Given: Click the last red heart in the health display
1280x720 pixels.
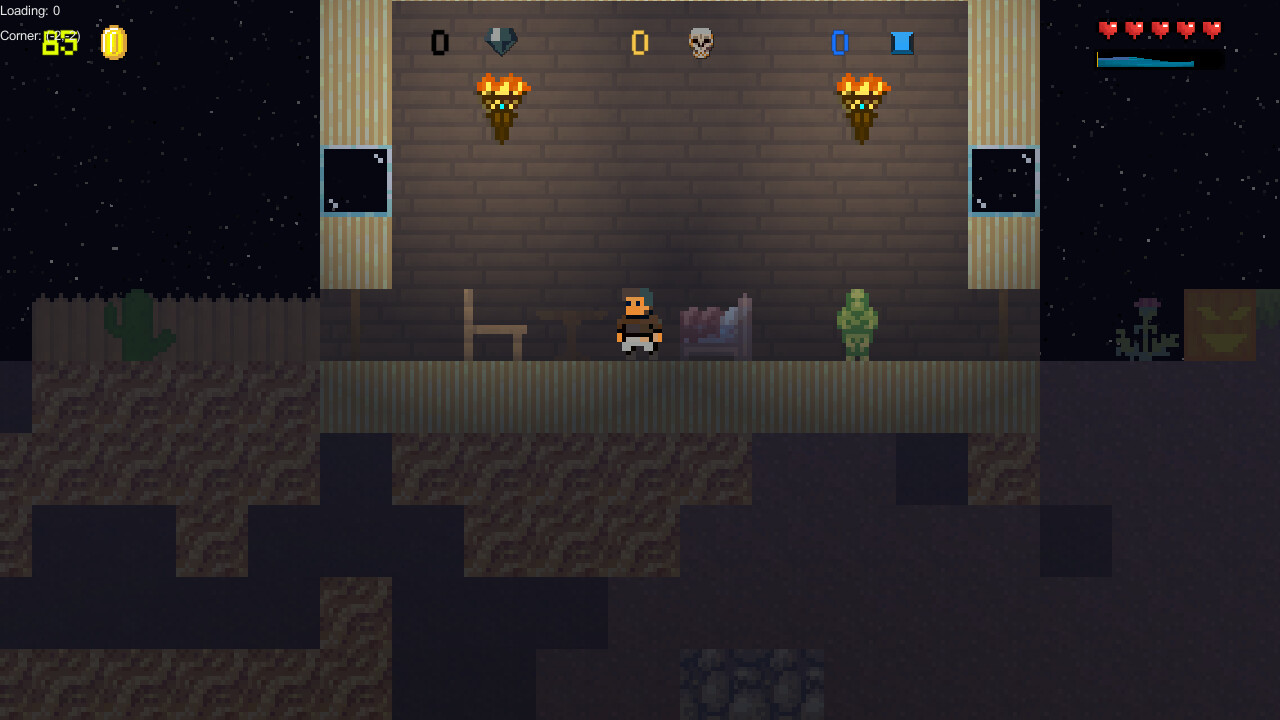Looking at the screenshot, I should coord(1211,29).
